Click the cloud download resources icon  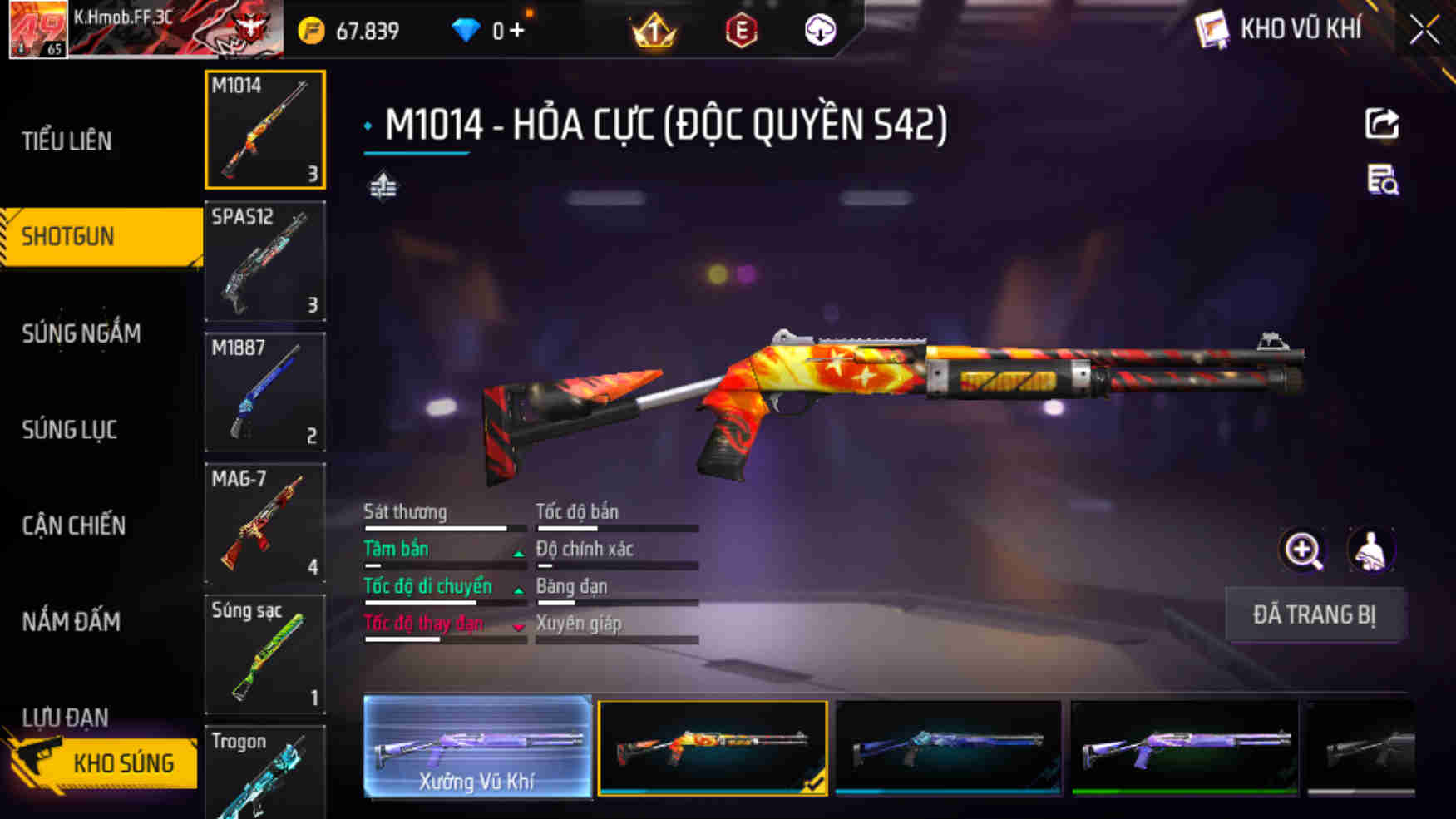(x=821, y=31)
